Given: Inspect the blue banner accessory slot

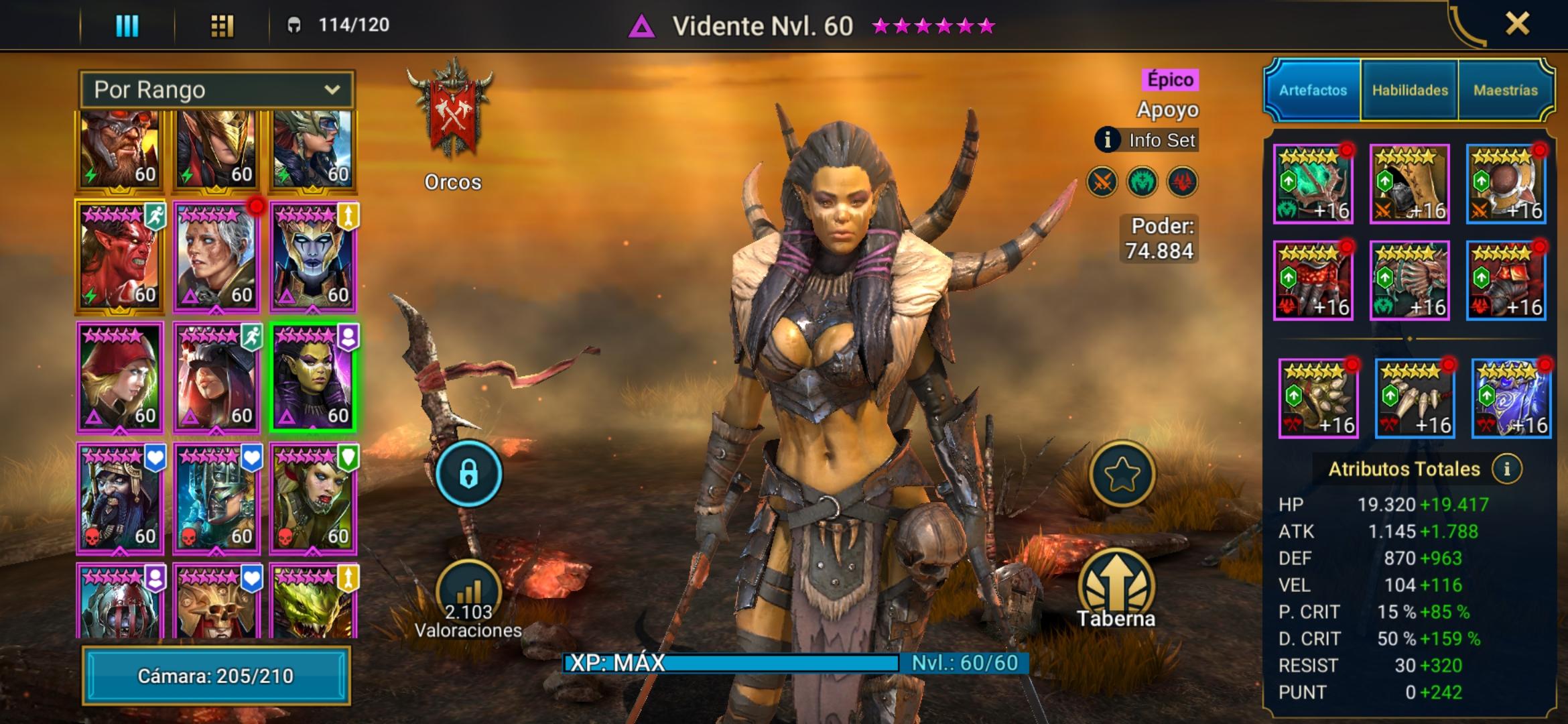Looking at the screenshot, I should pos(1511,398).
